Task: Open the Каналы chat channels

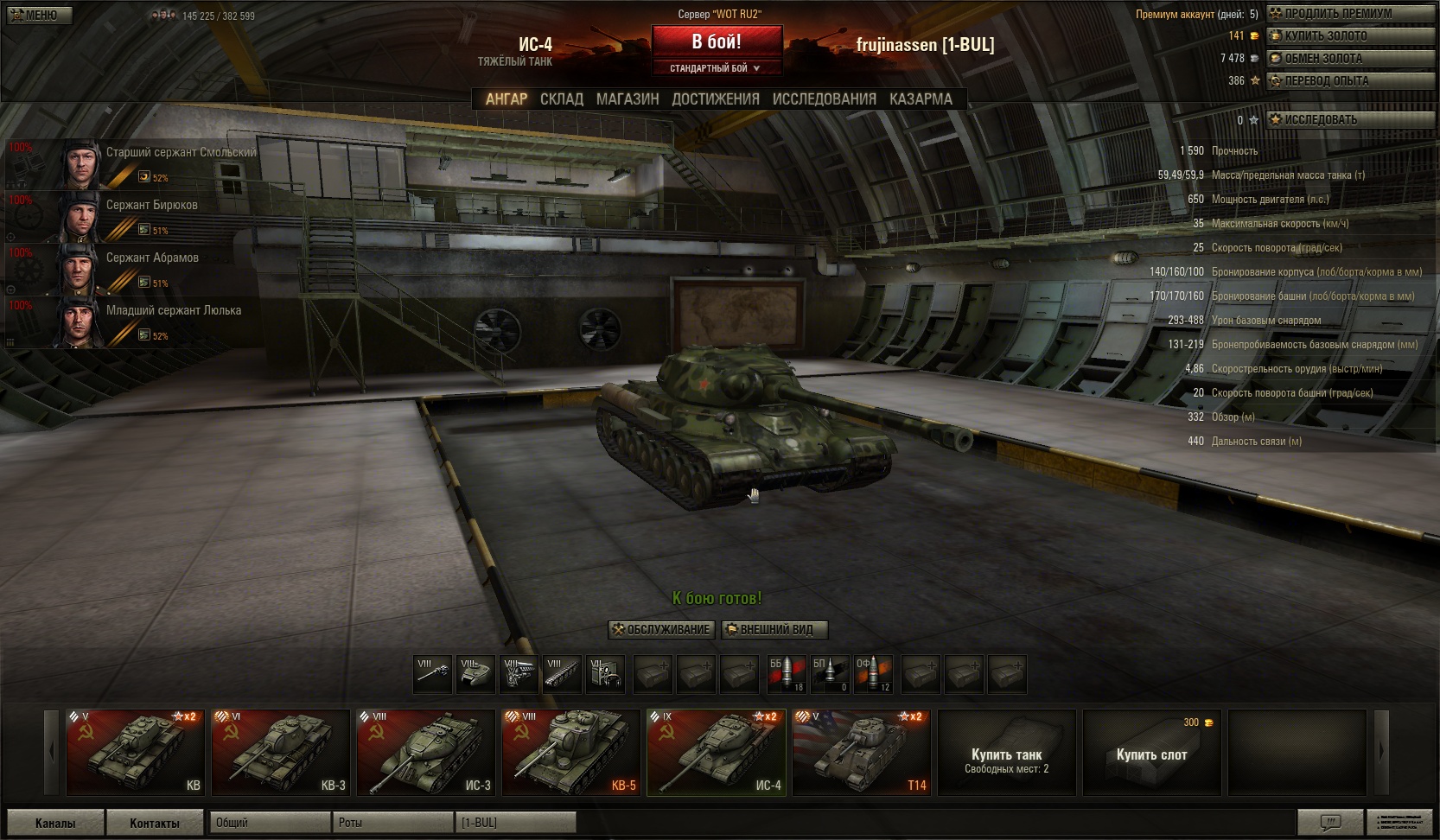Action: 55,823
